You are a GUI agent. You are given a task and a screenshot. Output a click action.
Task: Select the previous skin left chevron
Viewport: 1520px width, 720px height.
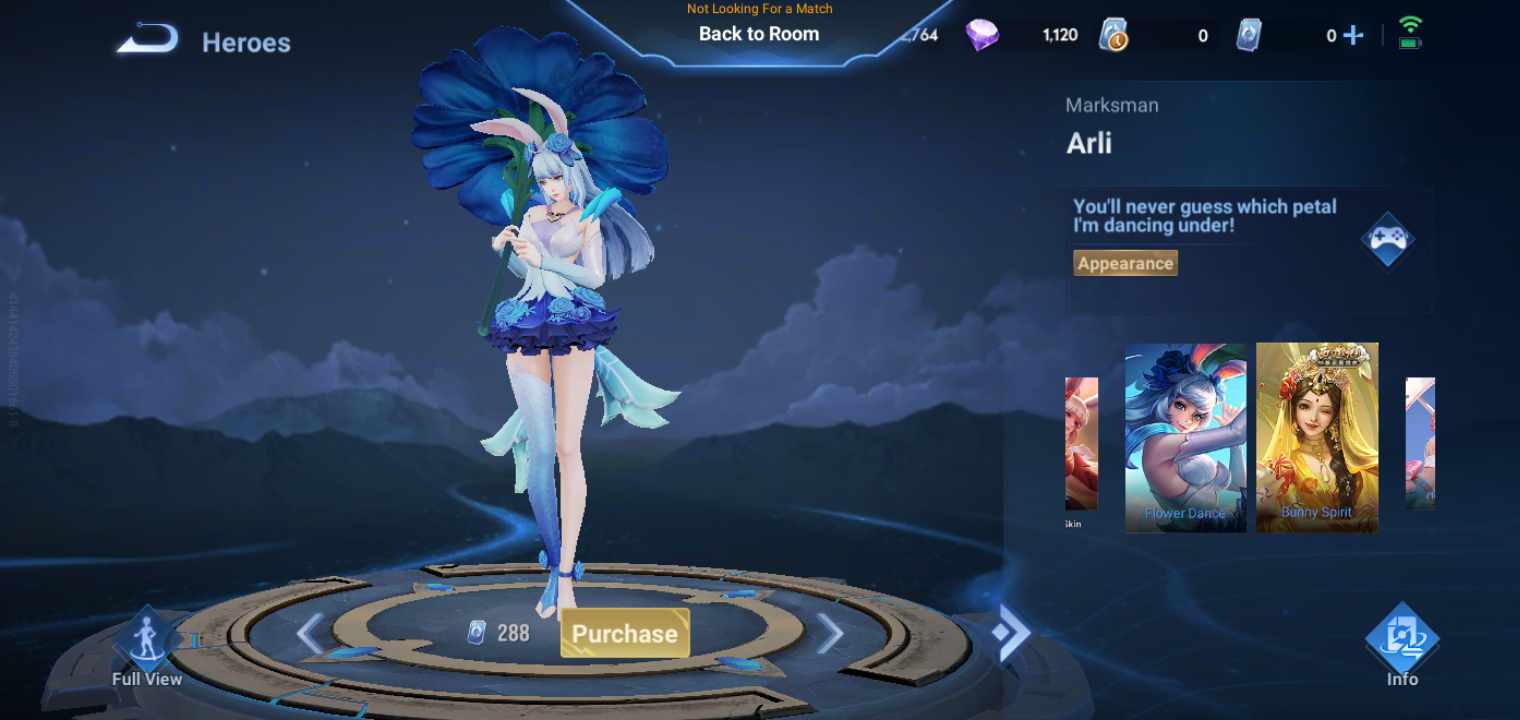pyautogui.click(x=307, y=632)
